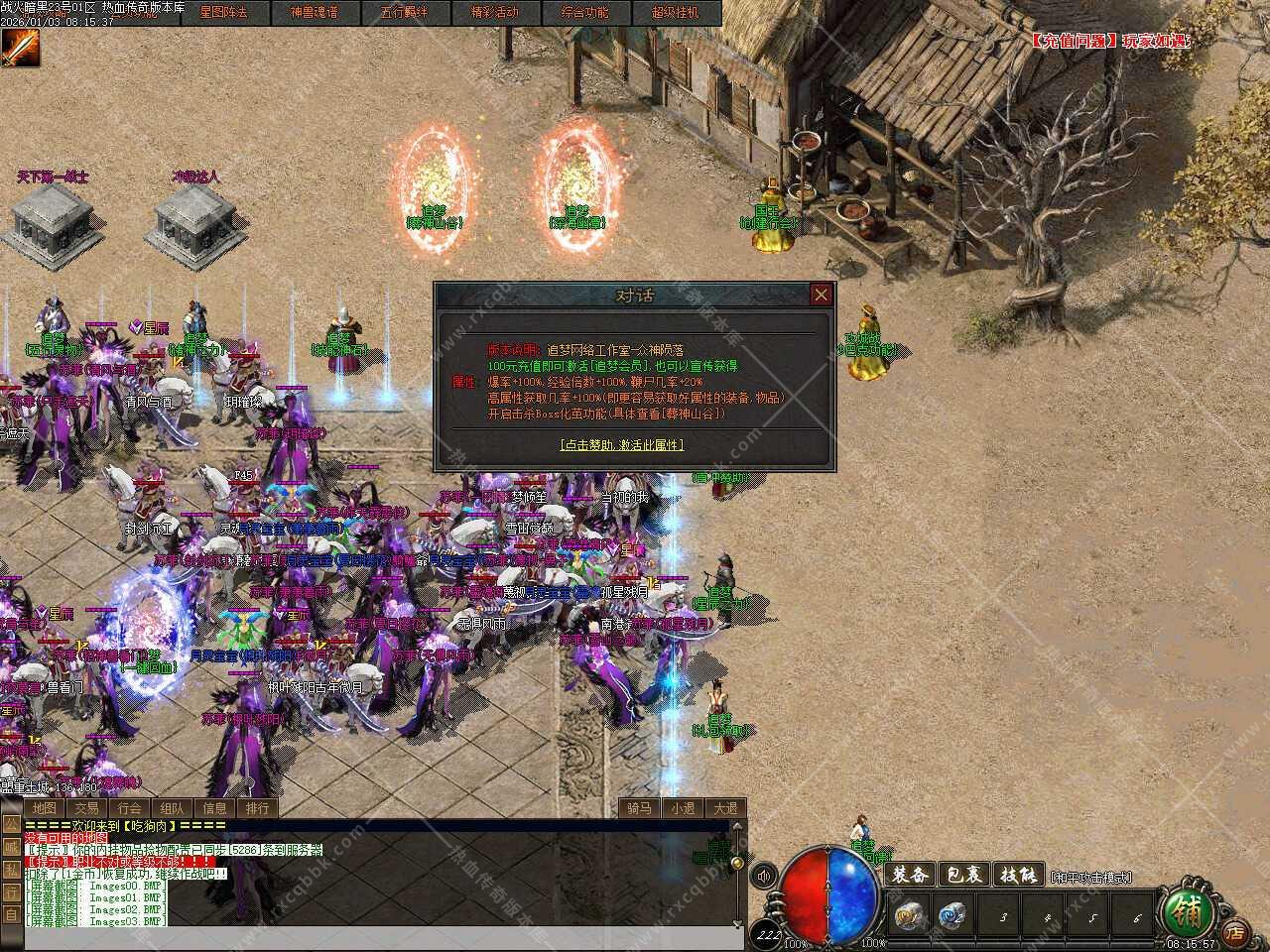Screen dimensions: 1270x952
Task: Open the 包裹 inventory bag
Action: [x=963, y=875]
